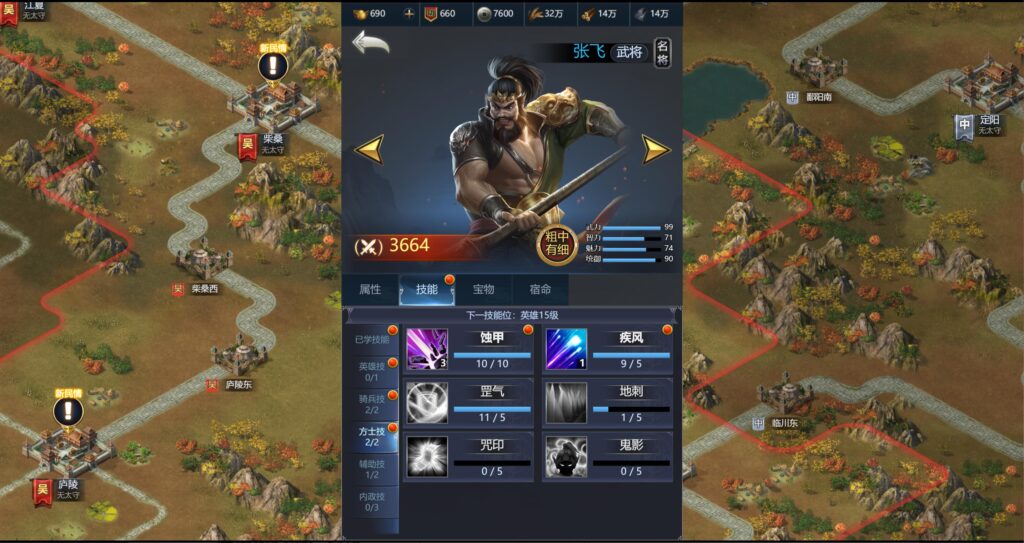Open the 骑兵技 skill category

372,403
